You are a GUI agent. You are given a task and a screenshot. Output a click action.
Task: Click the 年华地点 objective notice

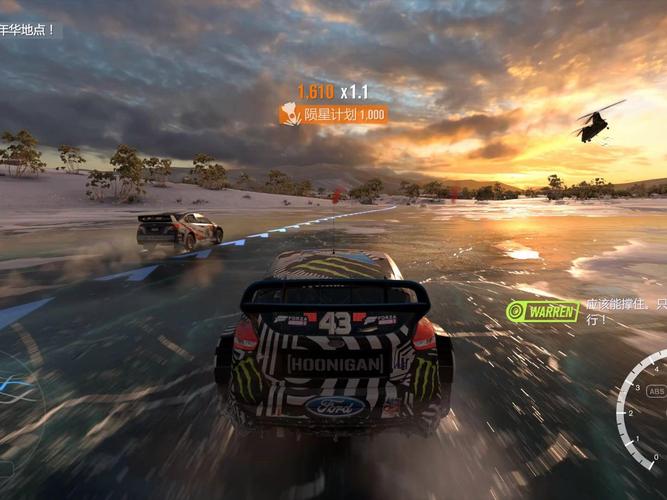(29, 30)
